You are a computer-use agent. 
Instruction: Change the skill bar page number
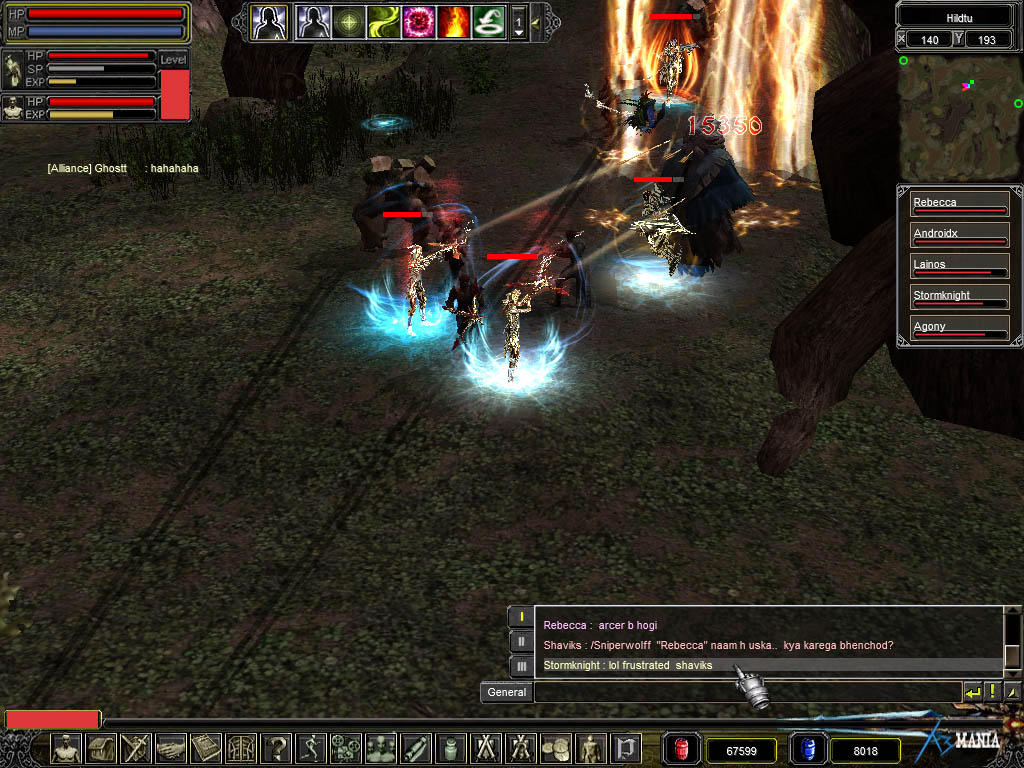[x=518, y=21]
